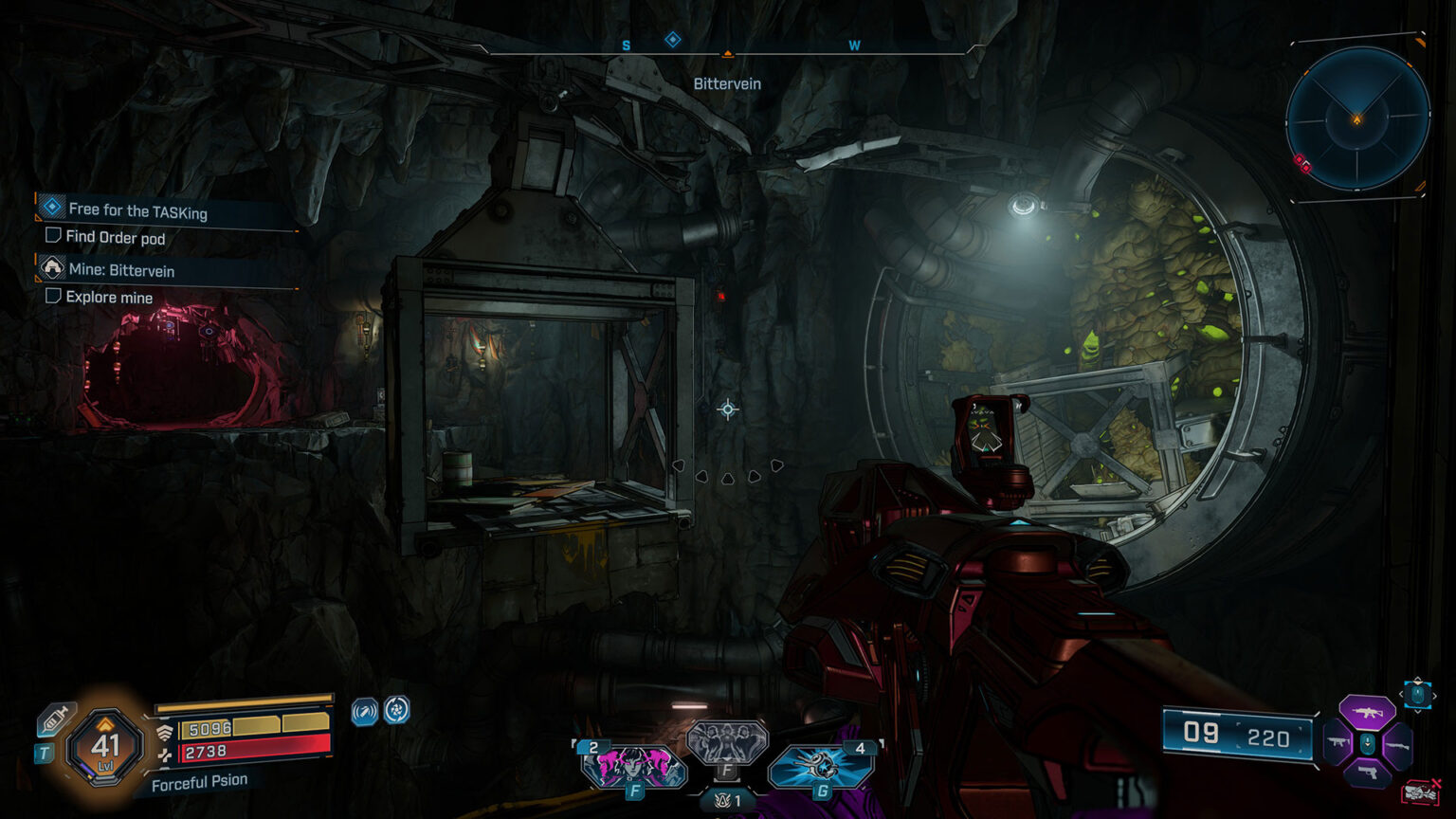Click the pink Psion action skill icon
This screenshot has height=819, width=1456.
pos(635,769)
